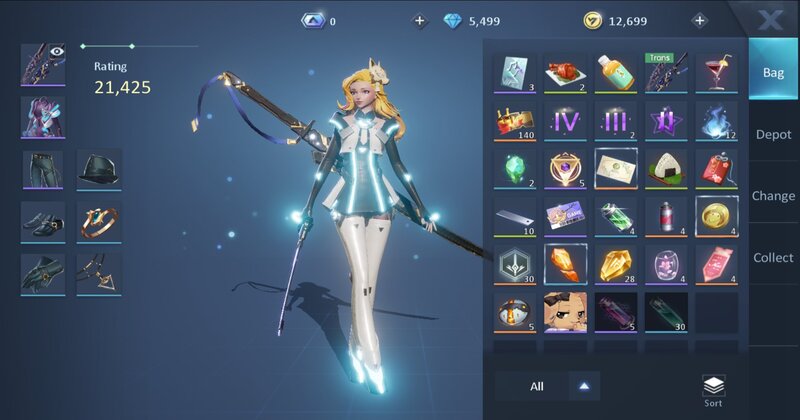Add gold coins using the plus button
Viewport: 800px width, 420px height.
[x=699, y=20]
